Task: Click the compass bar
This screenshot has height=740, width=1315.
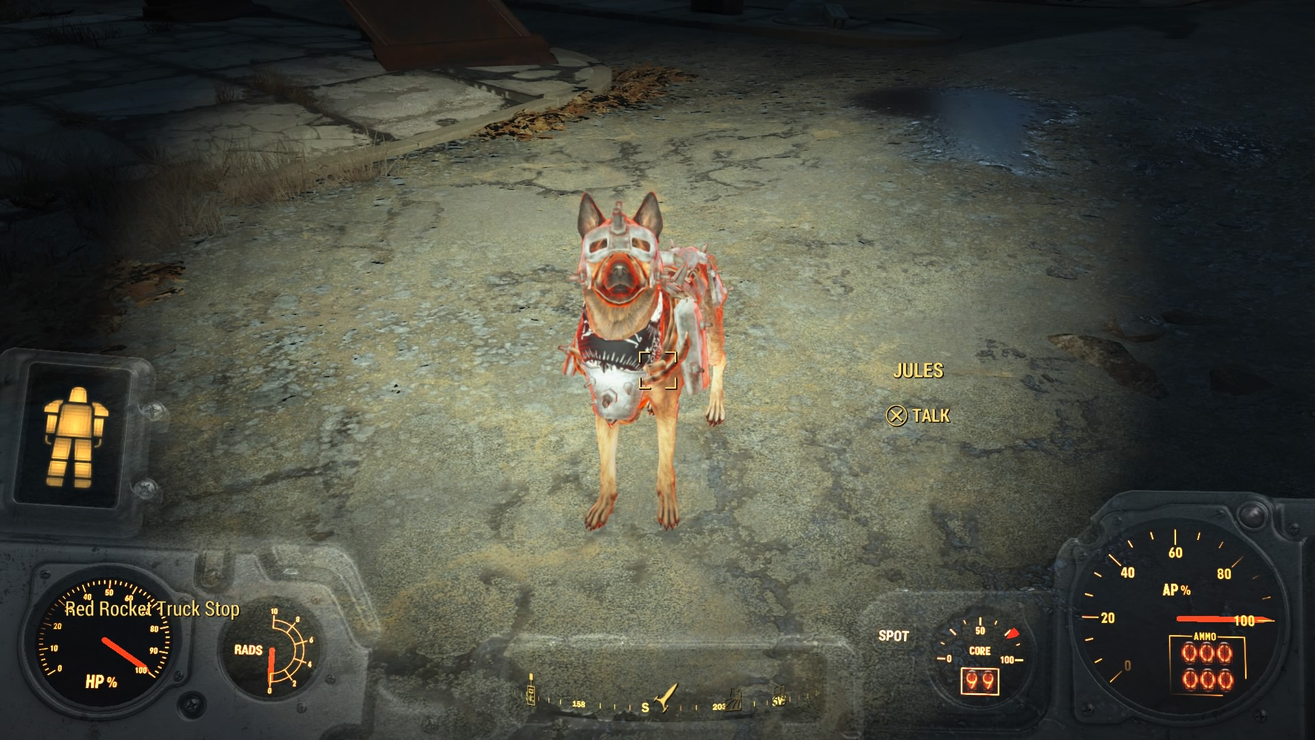Action: pyautogui.click(x=660, y=702)
